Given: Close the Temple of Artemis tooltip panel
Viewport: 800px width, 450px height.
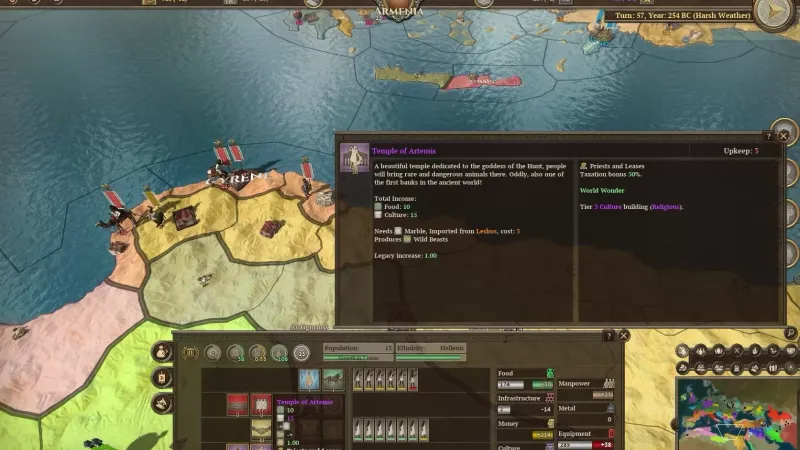Looking at the screenshot, I should tap(783, 135).
